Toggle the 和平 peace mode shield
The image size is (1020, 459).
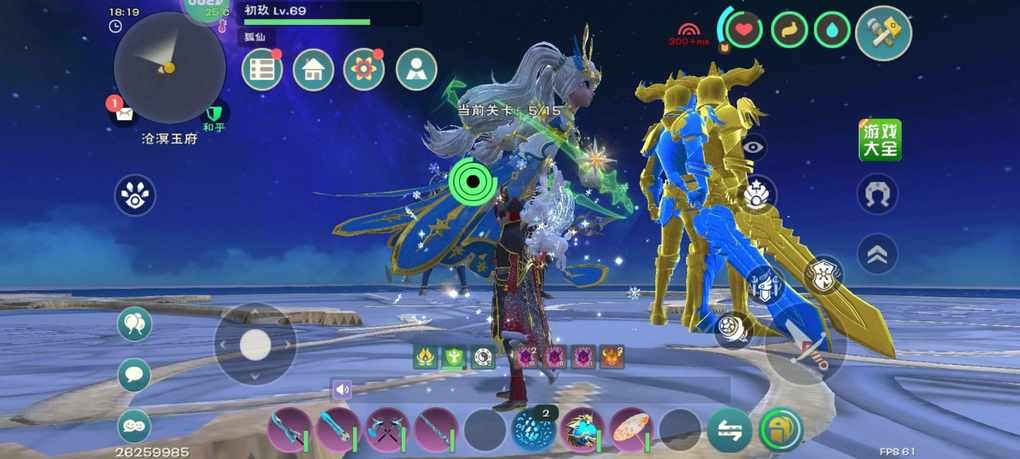coord(214,114)
